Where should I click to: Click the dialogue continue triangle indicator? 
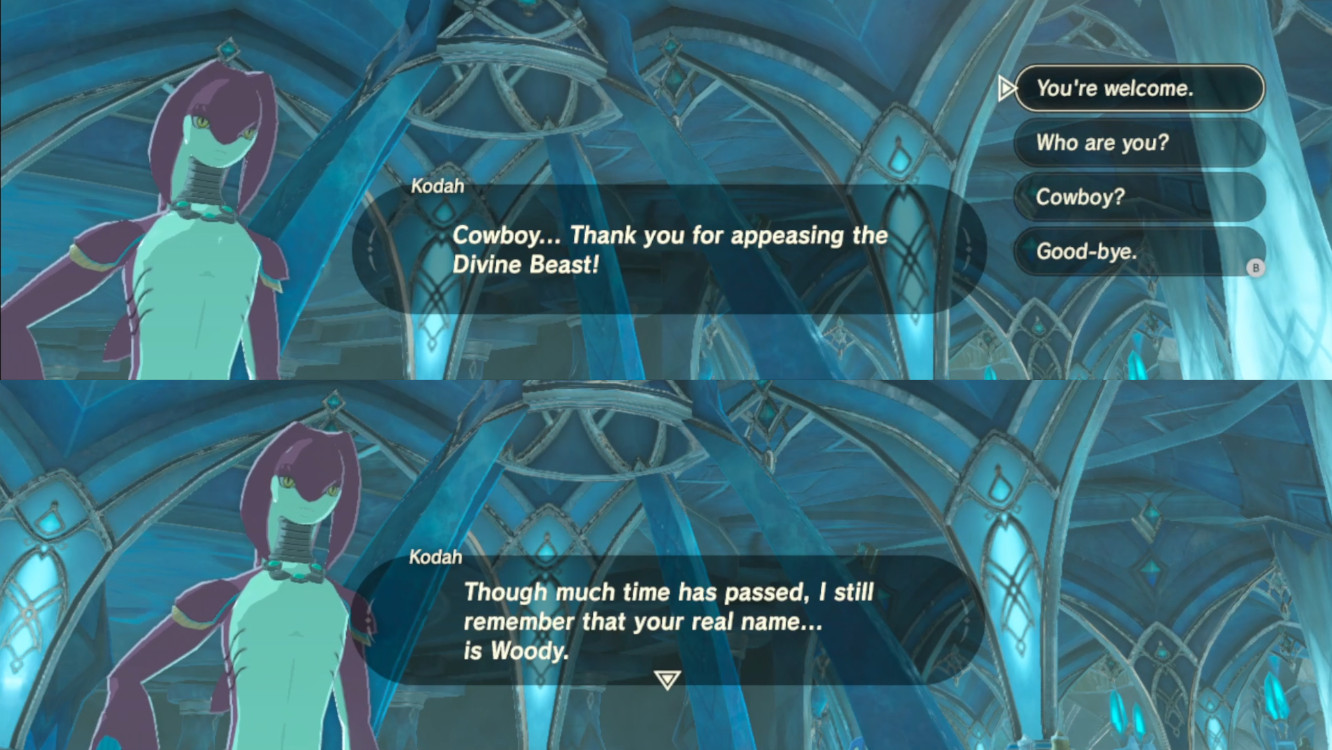tap(666, 678)
